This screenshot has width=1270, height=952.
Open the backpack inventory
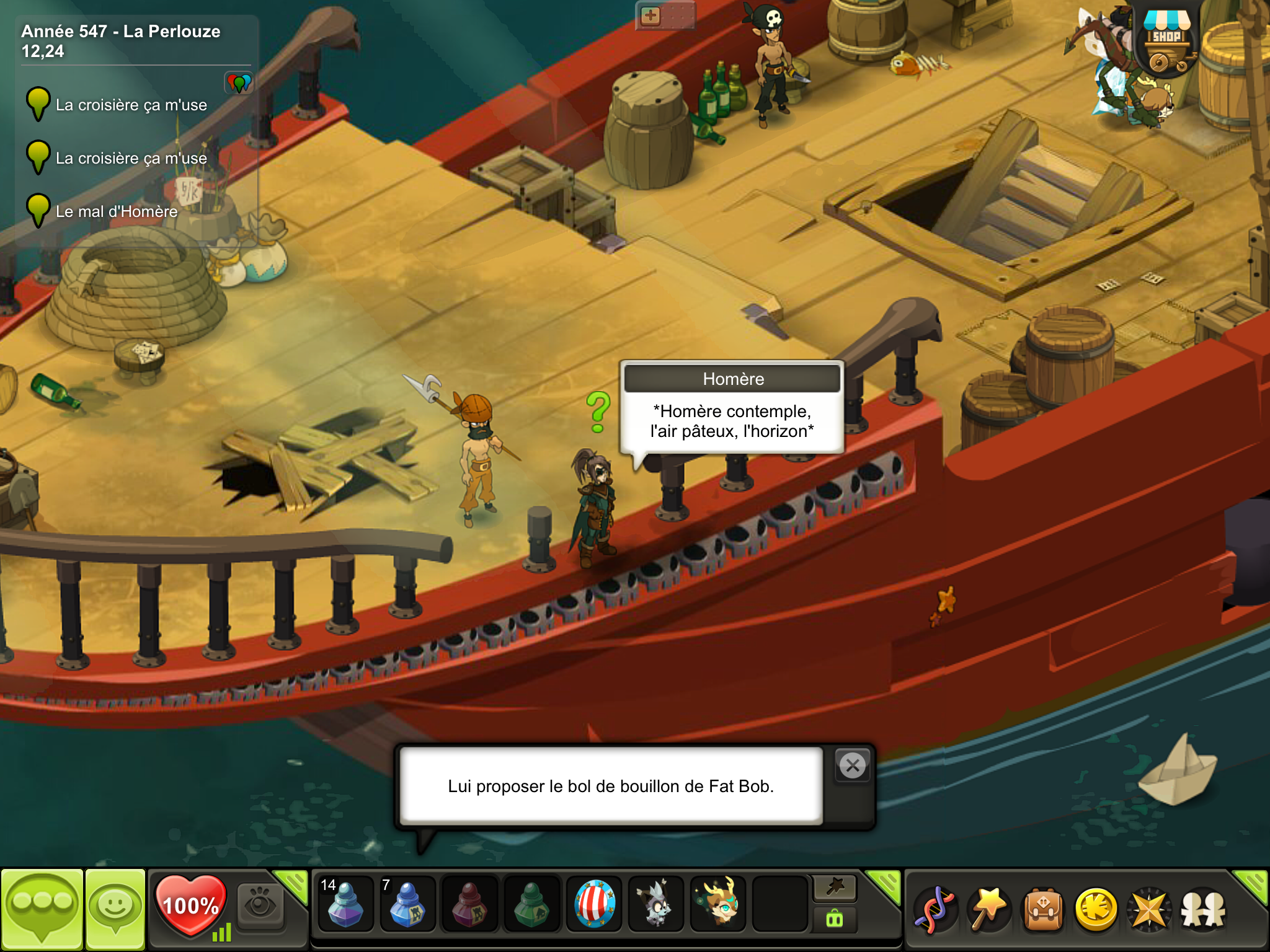1043,910
